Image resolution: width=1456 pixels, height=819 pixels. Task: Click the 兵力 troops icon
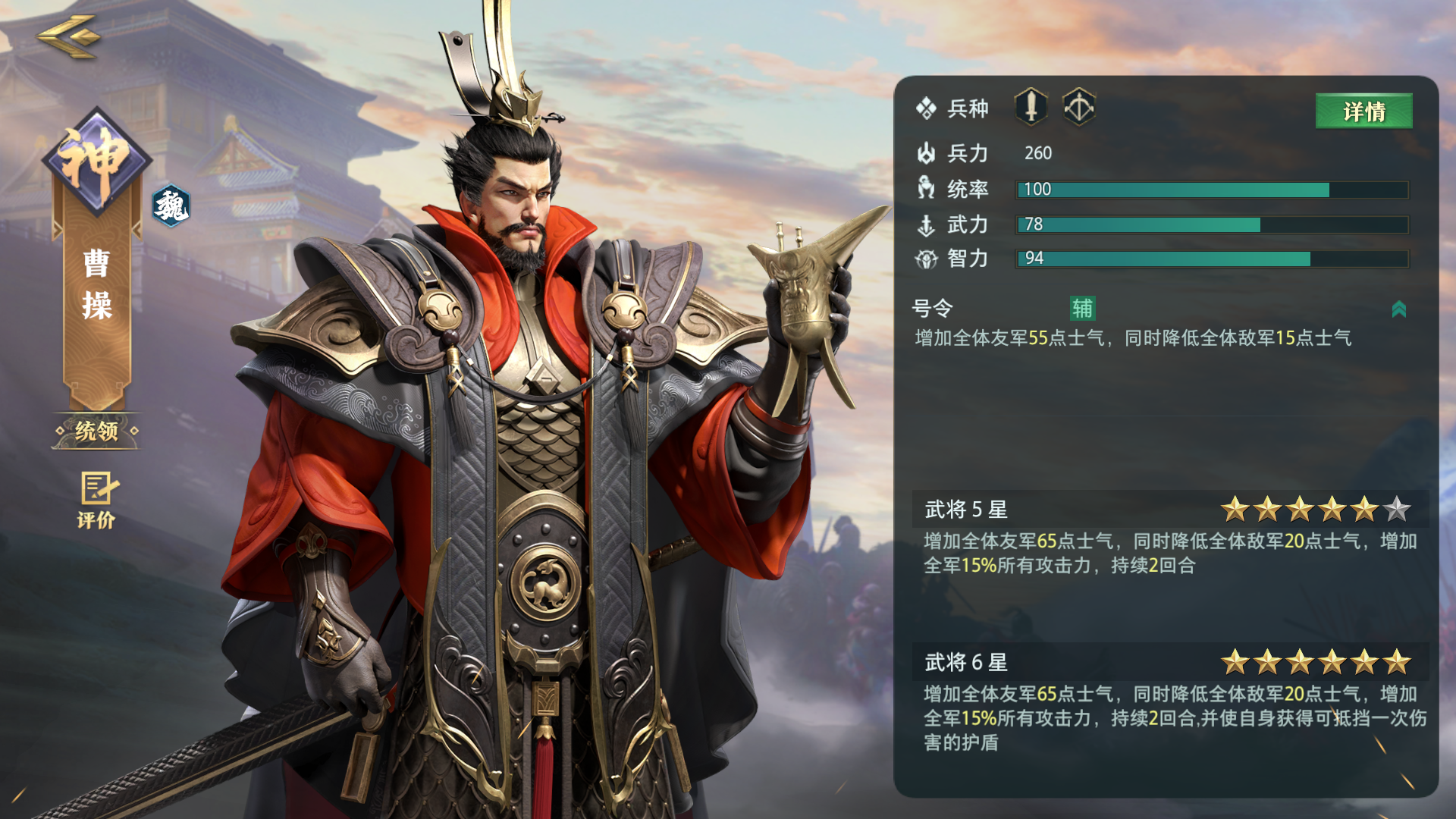(x=927, y=153)
